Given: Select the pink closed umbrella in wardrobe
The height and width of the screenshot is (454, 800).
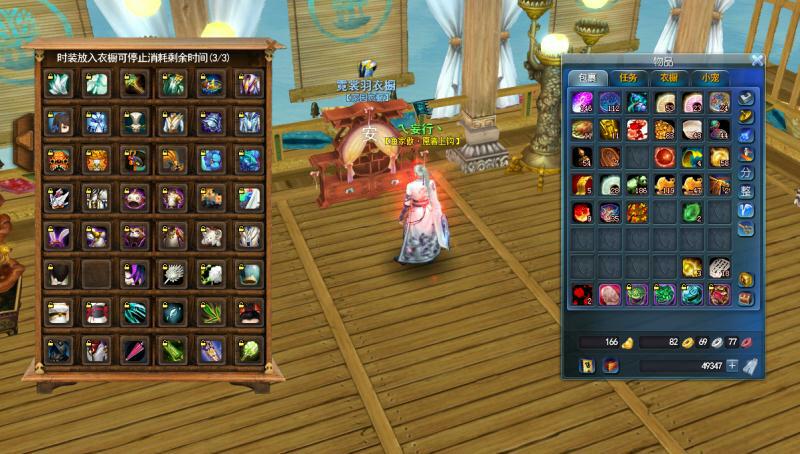Looking at the screenshot, I should [134, 350].
